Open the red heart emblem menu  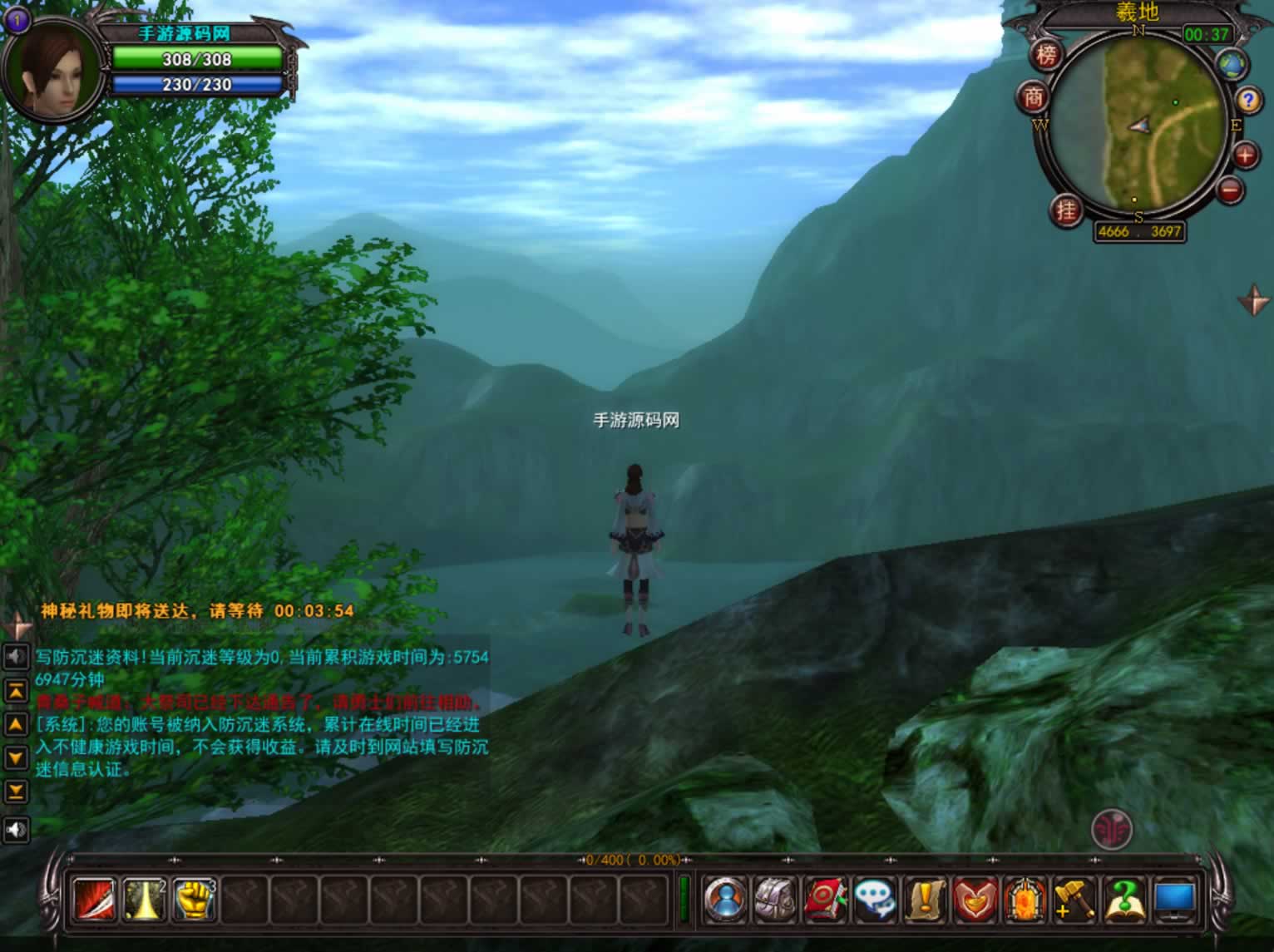coord(975,900)
